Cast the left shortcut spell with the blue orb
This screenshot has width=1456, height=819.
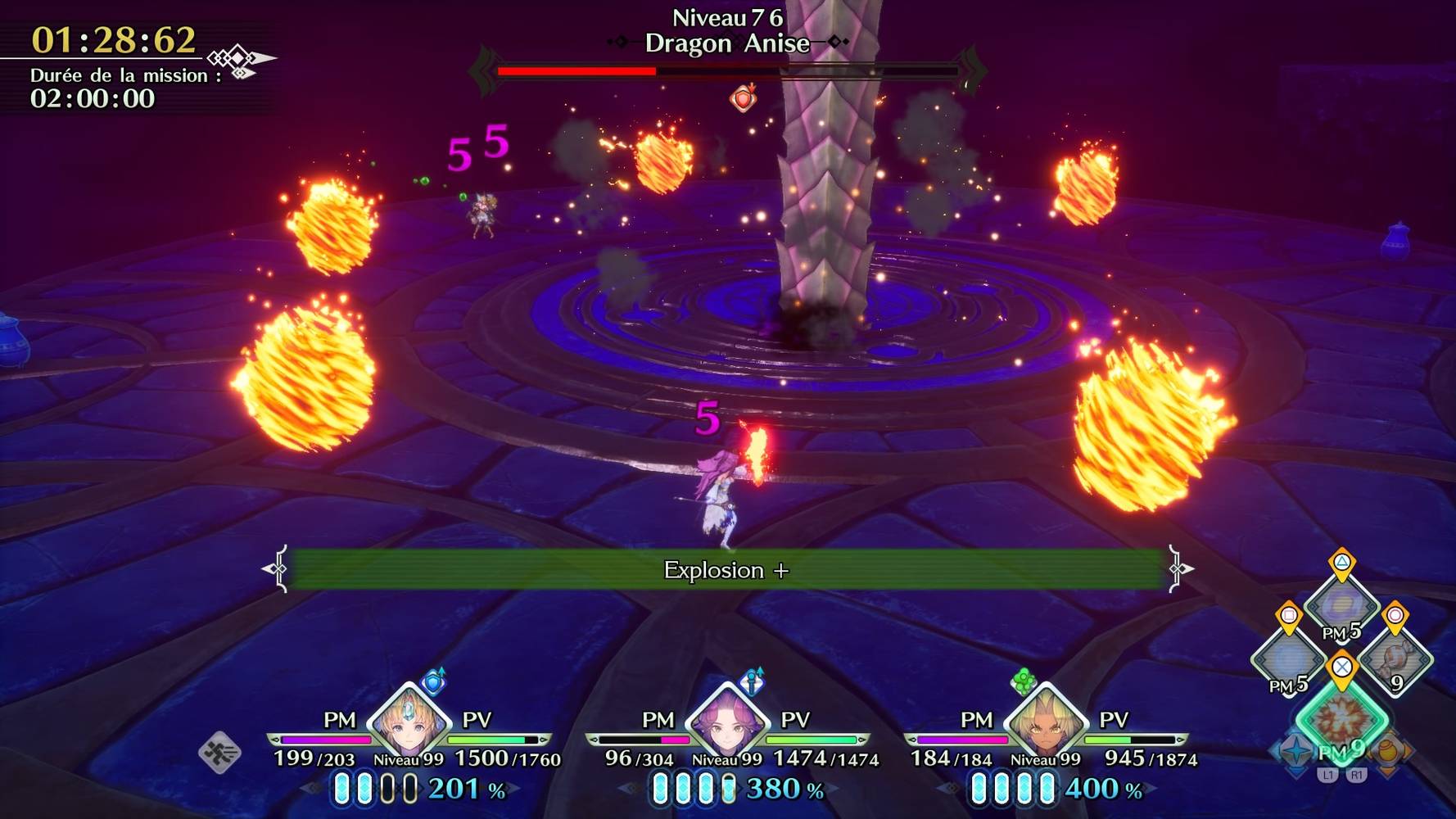pyautogui.click(x=1288, y=658)
